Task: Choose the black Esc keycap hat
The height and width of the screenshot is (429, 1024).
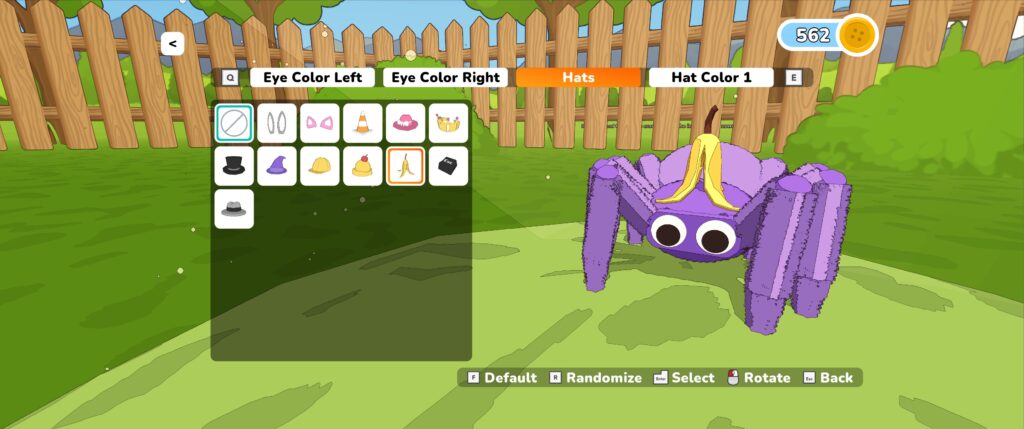Action: click(448, 166)
